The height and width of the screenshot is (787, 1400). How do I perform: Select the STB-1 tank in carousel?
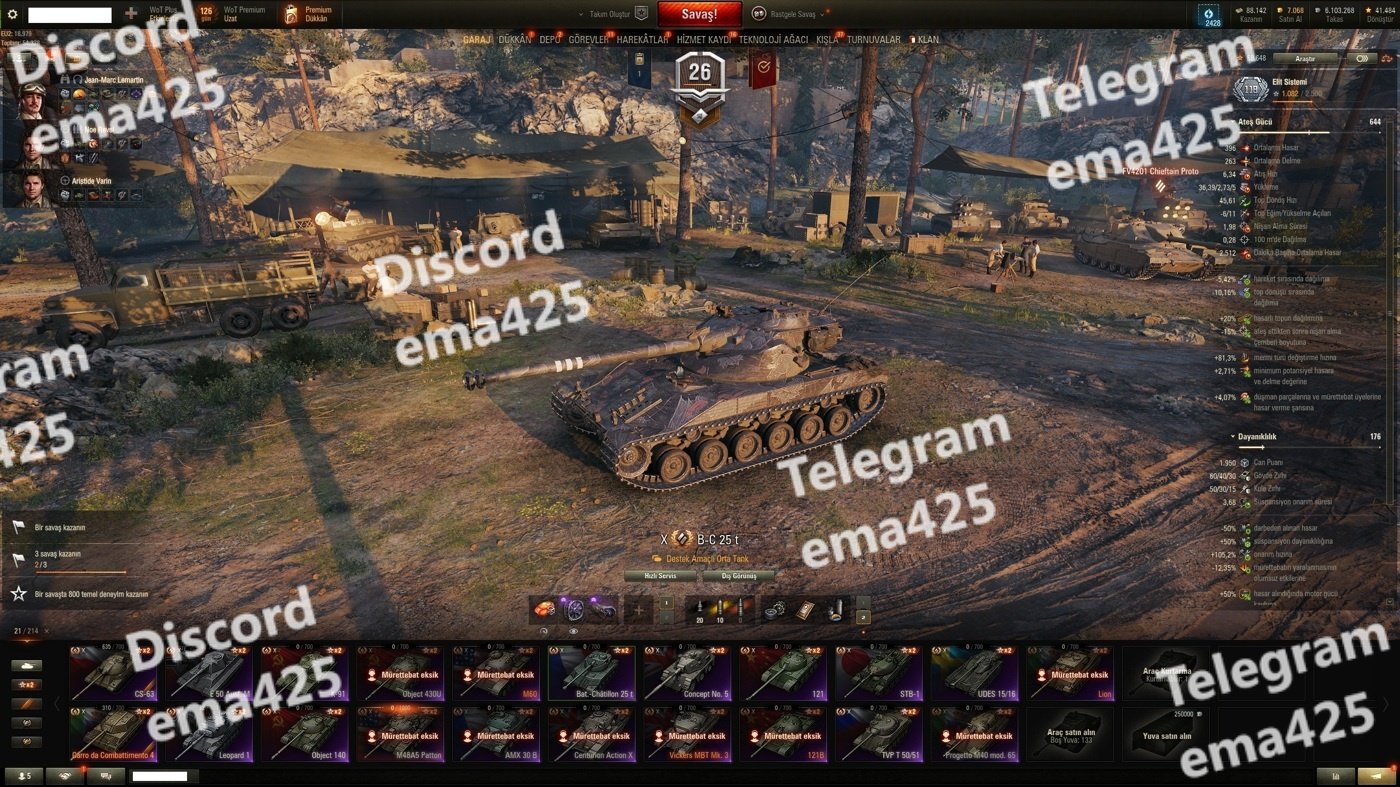[x=878, y=672]
